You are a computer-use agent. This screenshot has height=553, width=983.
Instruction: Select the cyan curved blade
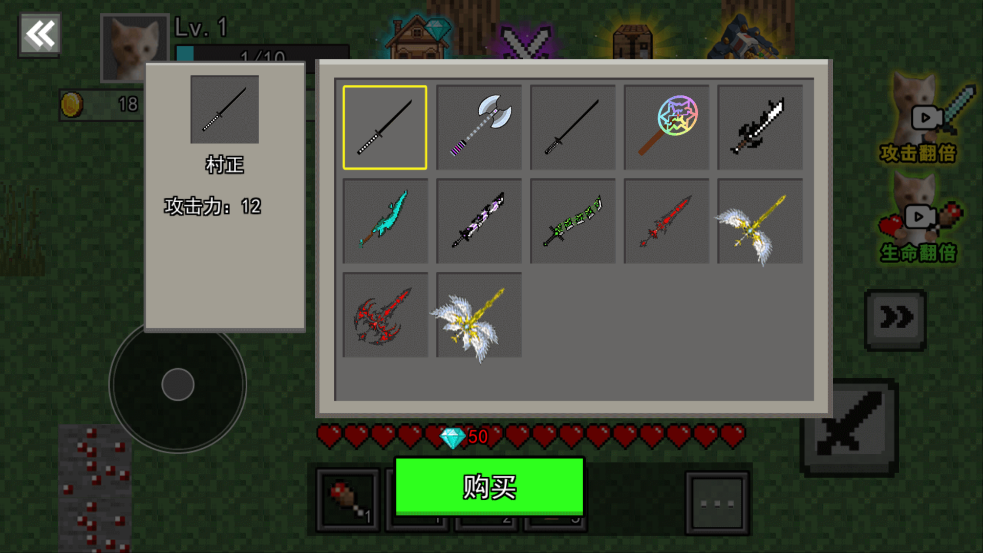point(385,221)
